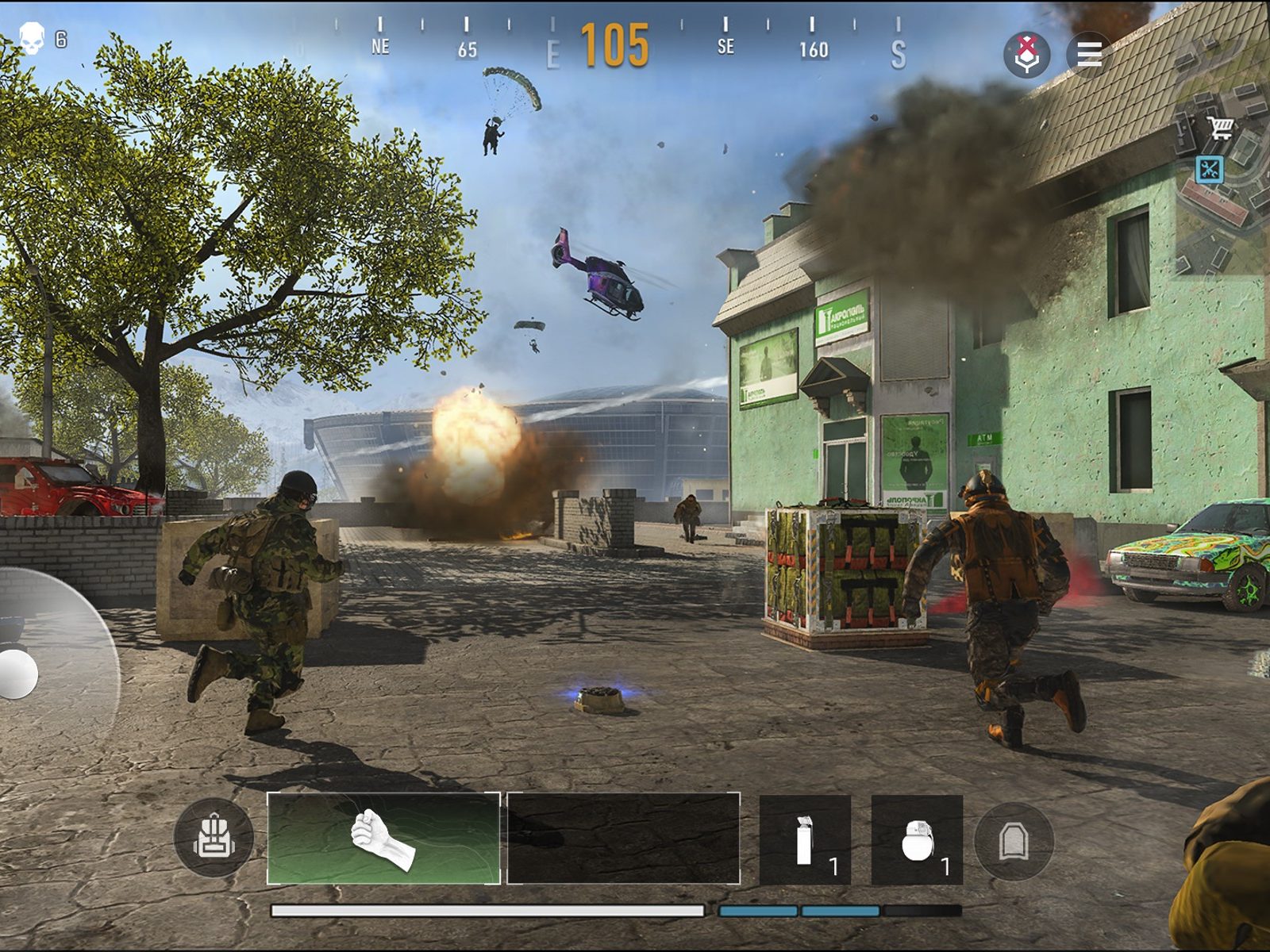The image size is (1270, 952).
Task: Select the fists weapon slot
Action: (x=383, y=838)
